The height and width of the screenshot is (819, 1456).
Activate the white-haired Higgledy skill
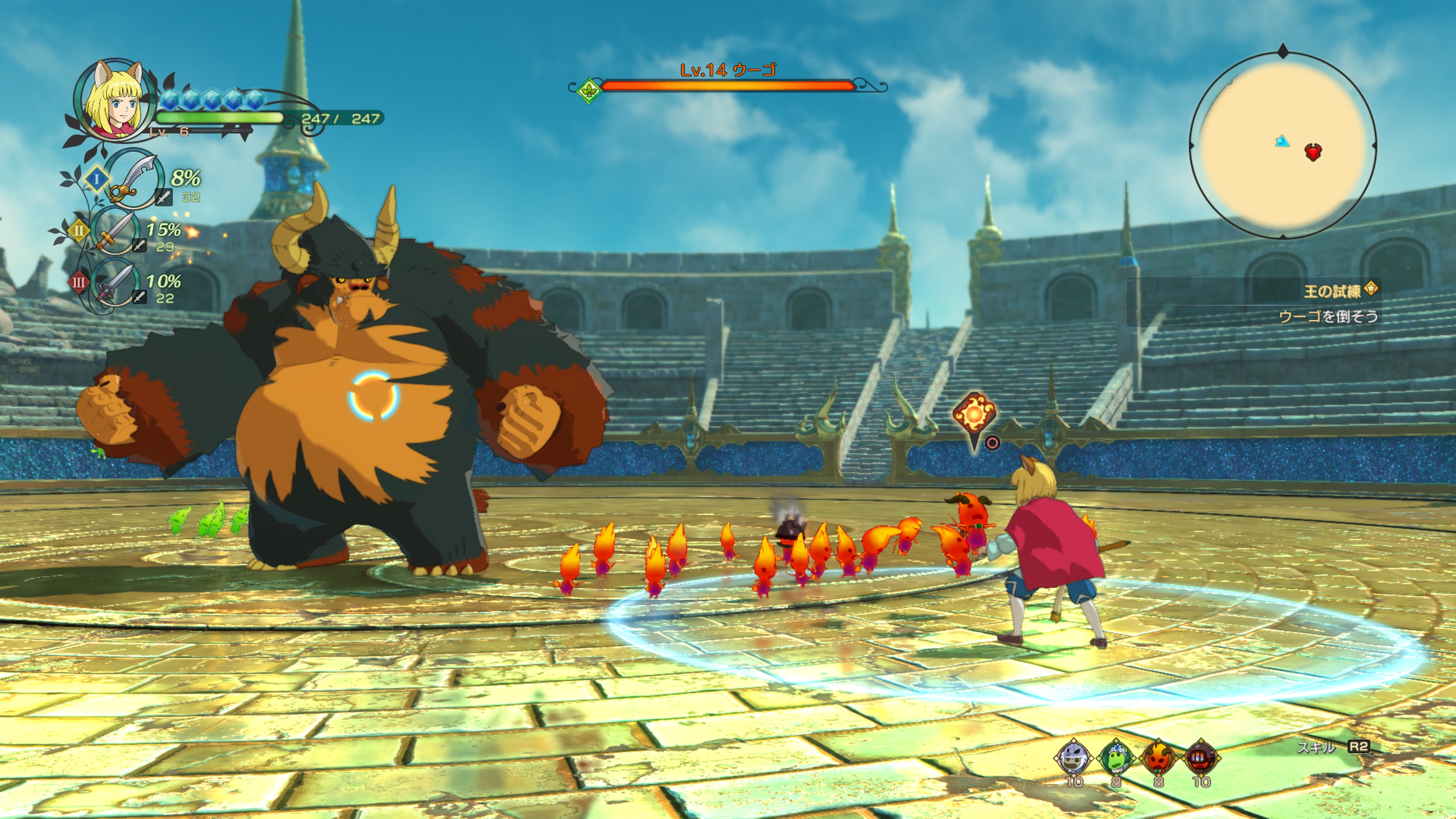click(1073, 758)
